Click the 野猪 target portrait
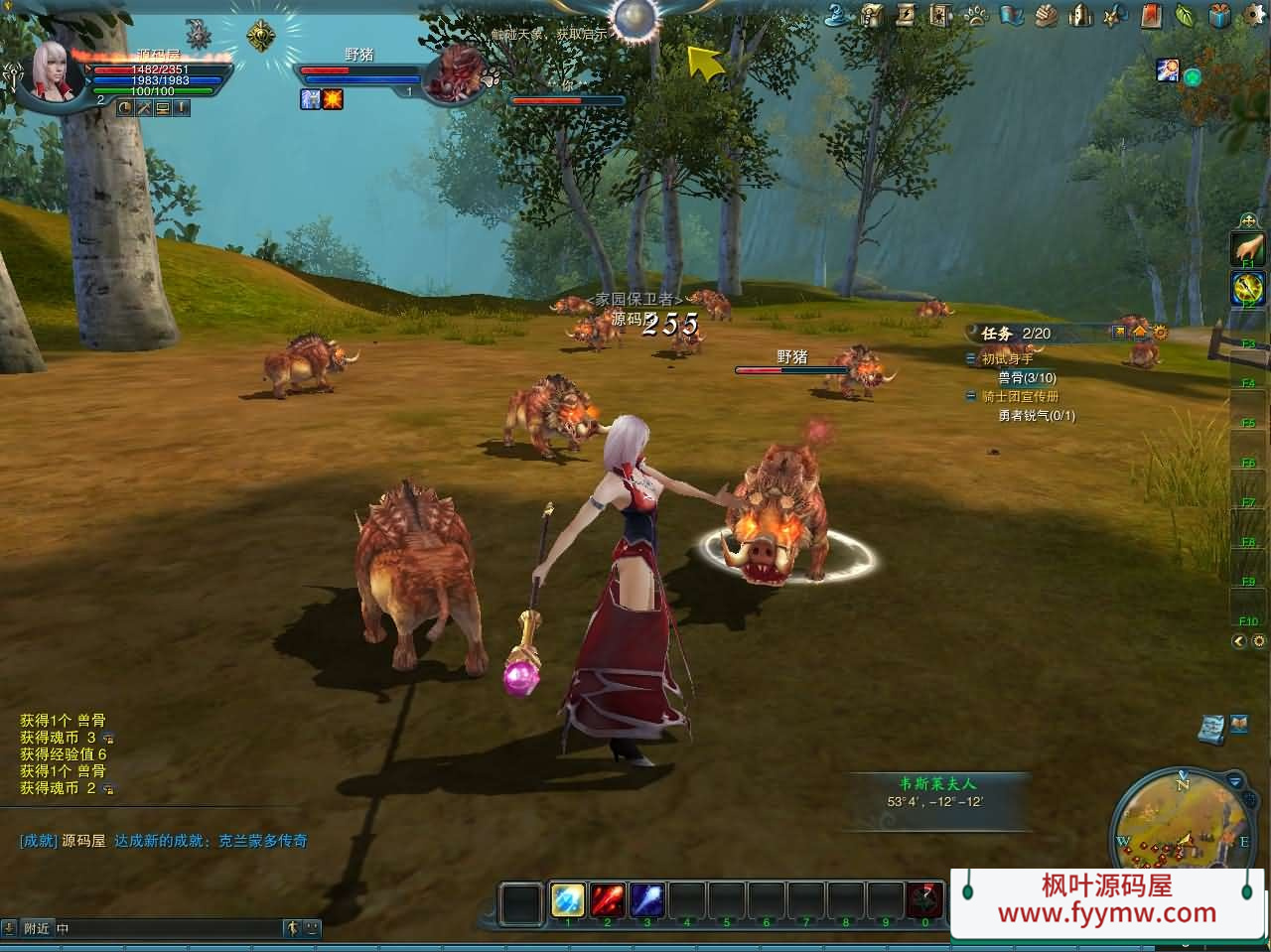This screenshot has width=1271, height=952. [x=453, y=71]
